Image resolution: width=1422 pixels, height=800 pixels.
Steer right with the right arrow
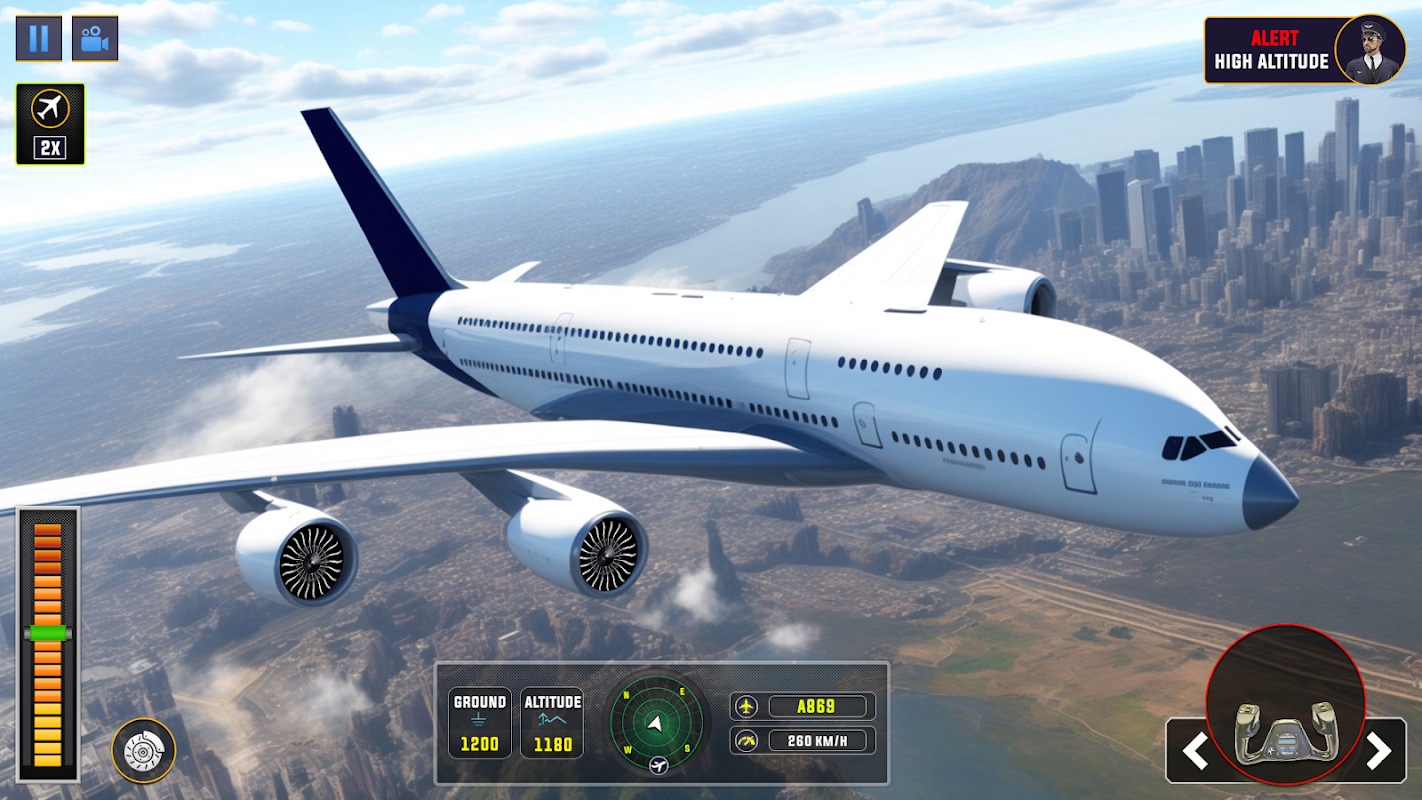coord(1378,751)
